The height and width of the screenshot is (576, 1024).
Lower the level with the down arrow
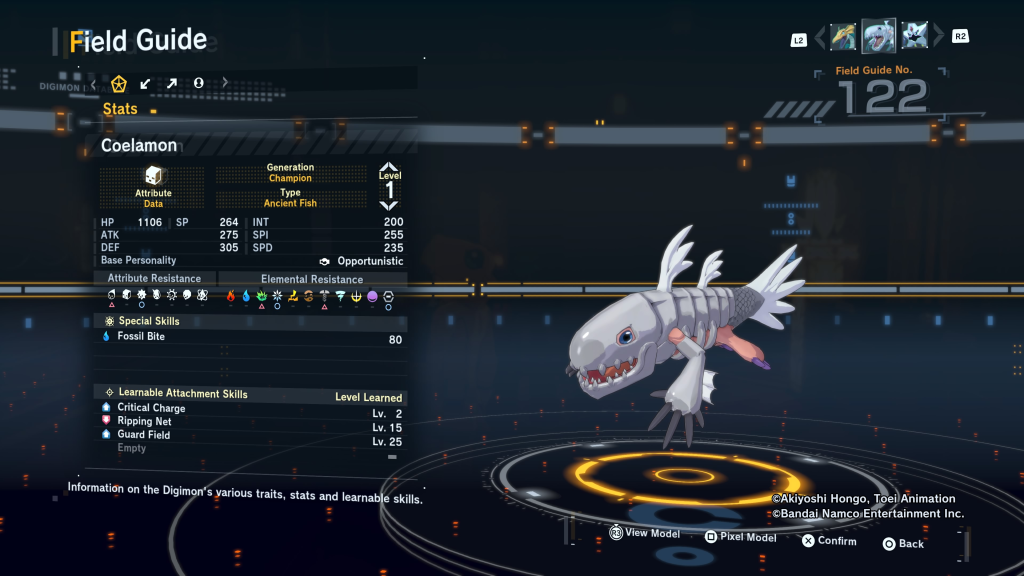pos(389,205)
